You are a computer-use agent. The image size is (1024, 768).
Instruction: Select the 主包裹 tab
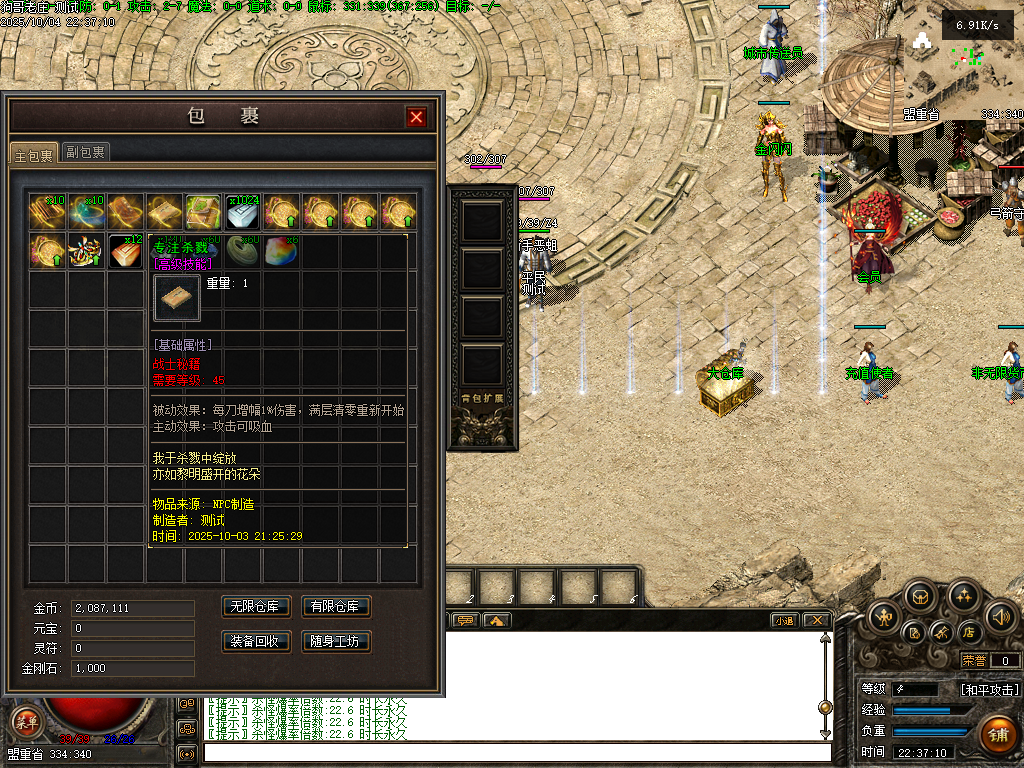33,154
